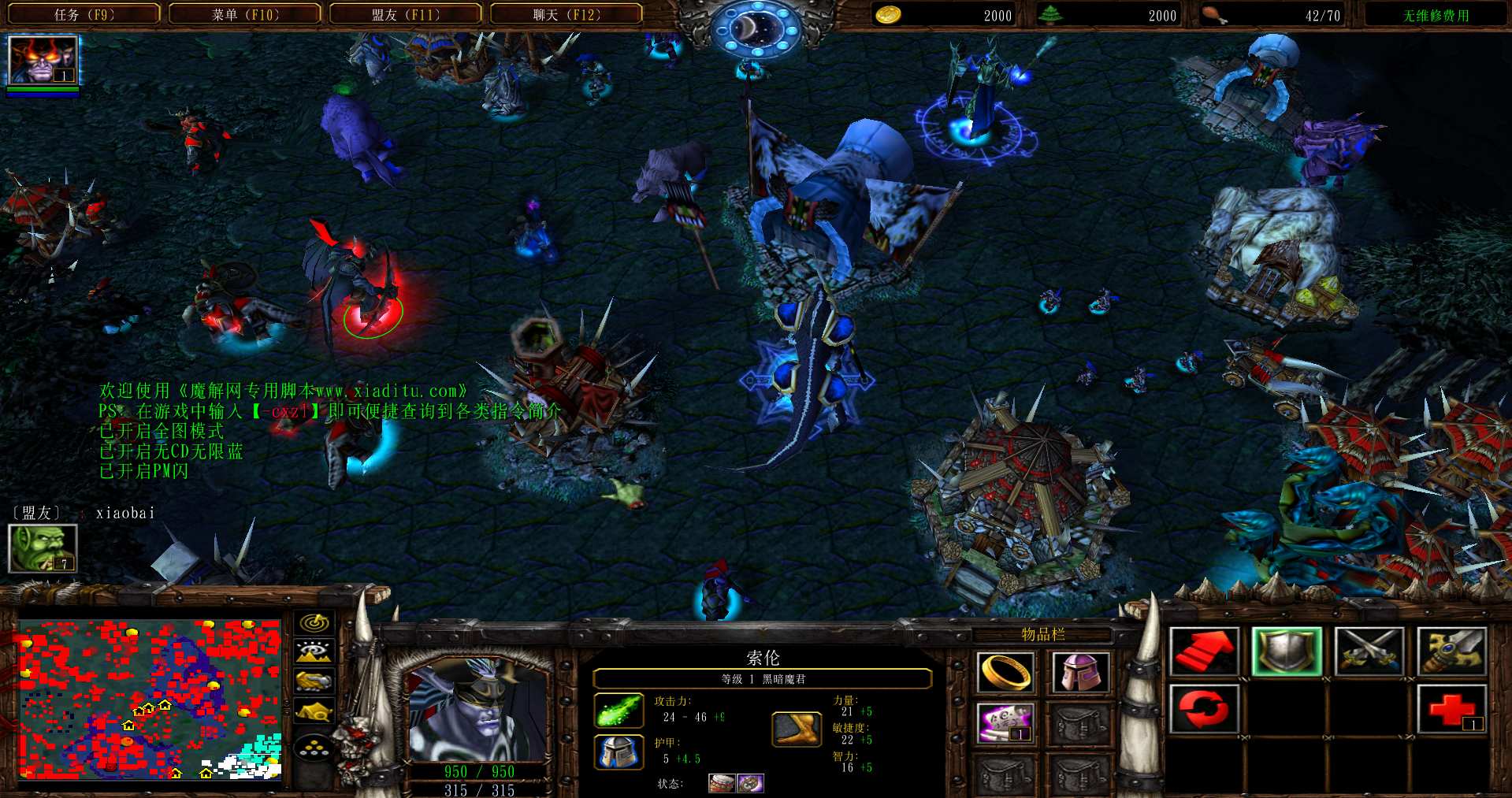Use the purple scroll inventory item

pos(1005,723)
